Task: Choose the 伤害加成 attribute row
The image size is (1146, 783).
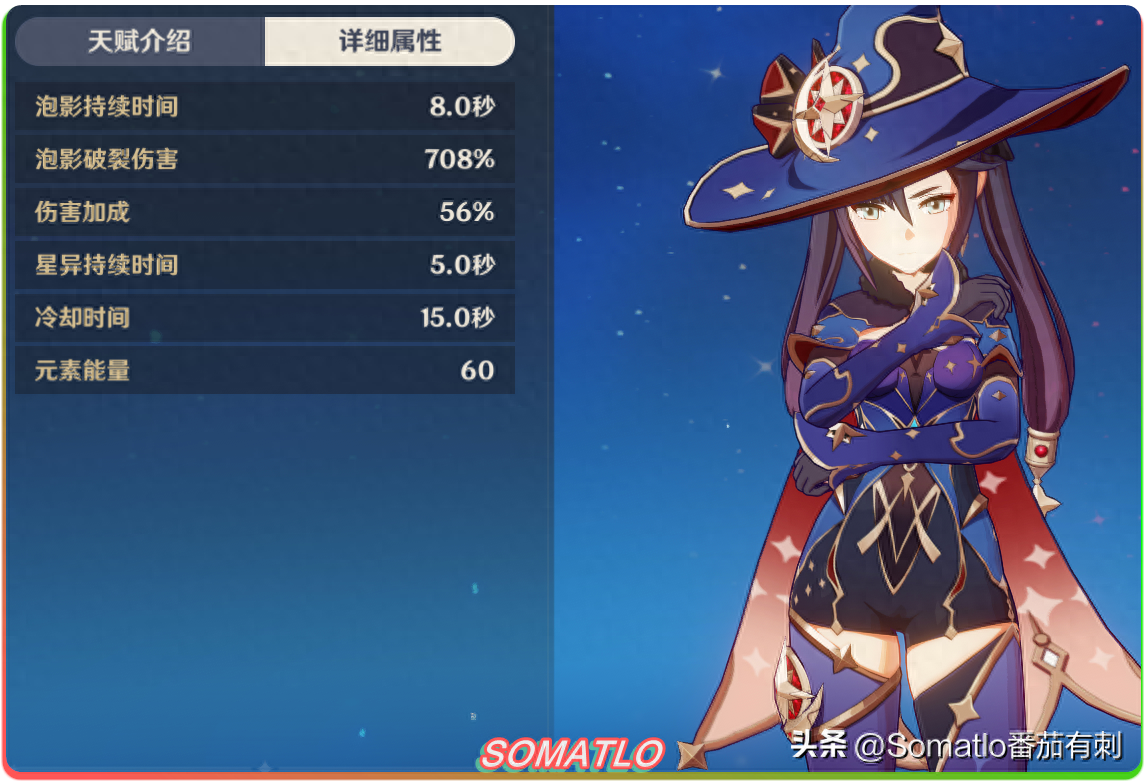Action: 265,212
